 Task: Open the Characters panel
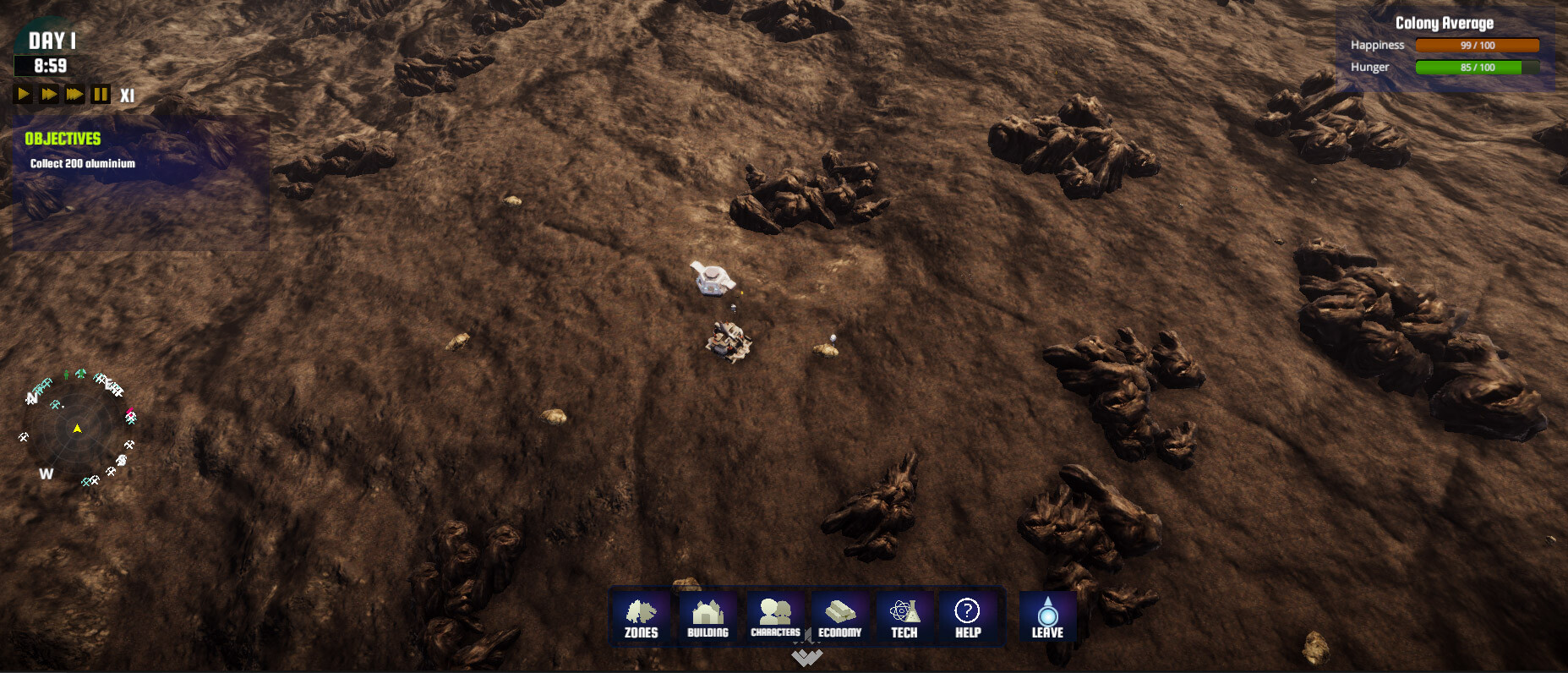[x=775, y=617]
